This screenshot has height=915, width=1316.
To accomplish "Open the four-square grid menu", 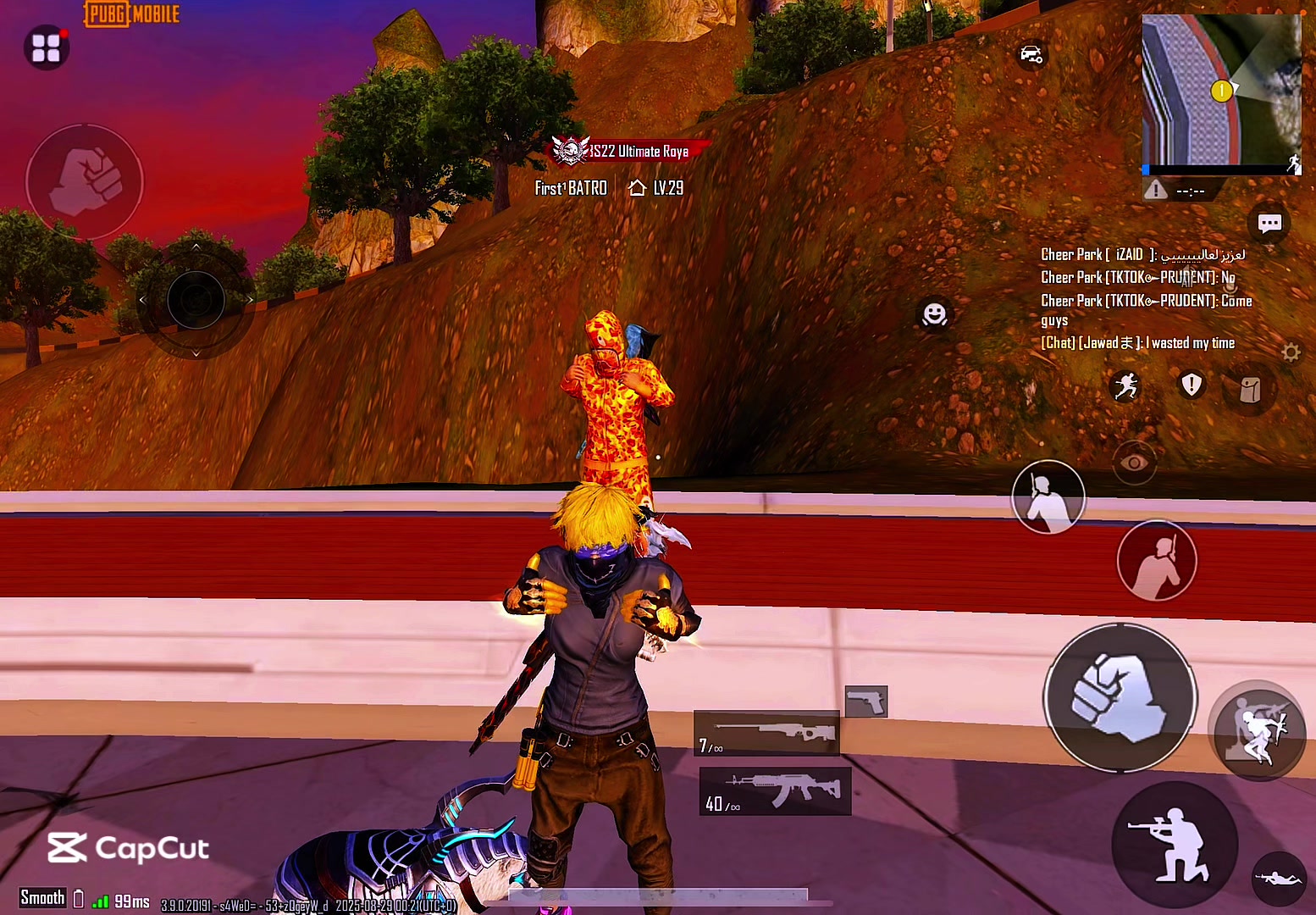I will (46, 47).
